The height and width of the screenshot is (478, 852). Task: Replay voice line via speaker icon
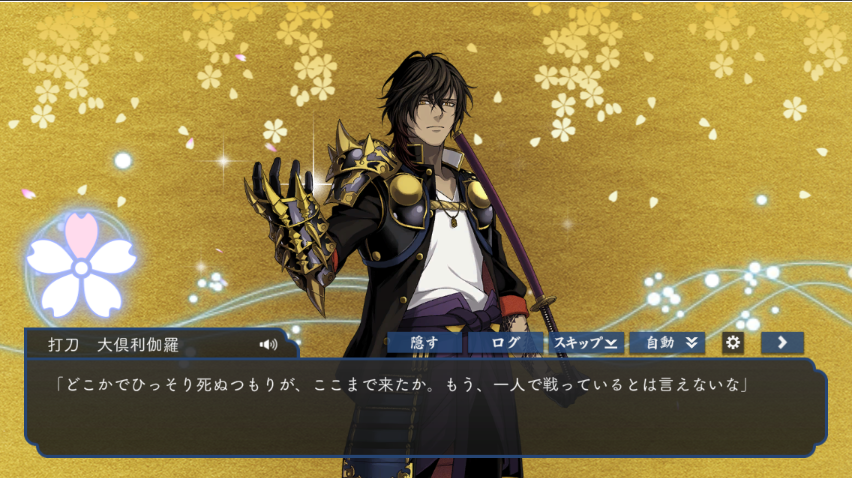pos(268,344)
